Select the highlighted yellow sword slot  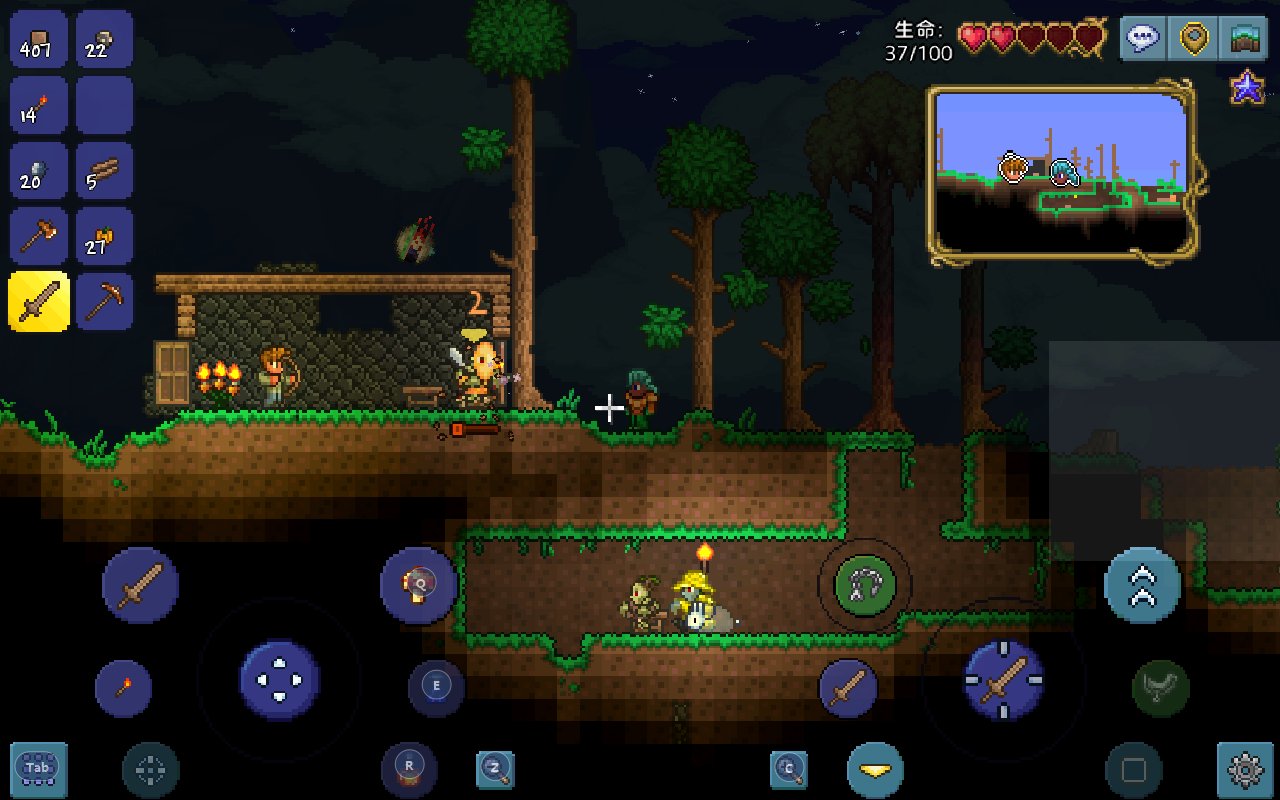[x=39, y=301]
